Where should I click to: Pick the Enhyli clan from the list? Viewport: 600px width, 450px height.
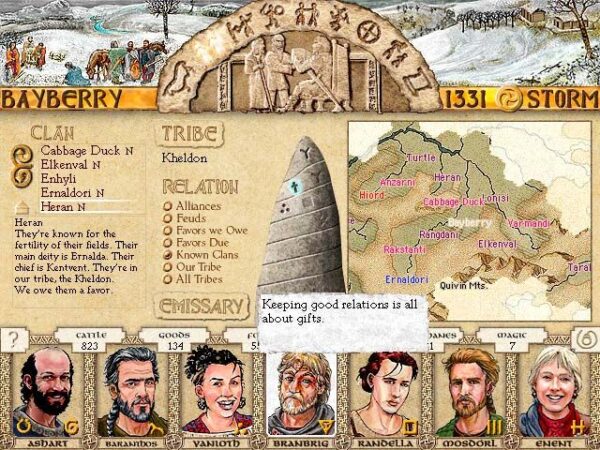[59, 178]
